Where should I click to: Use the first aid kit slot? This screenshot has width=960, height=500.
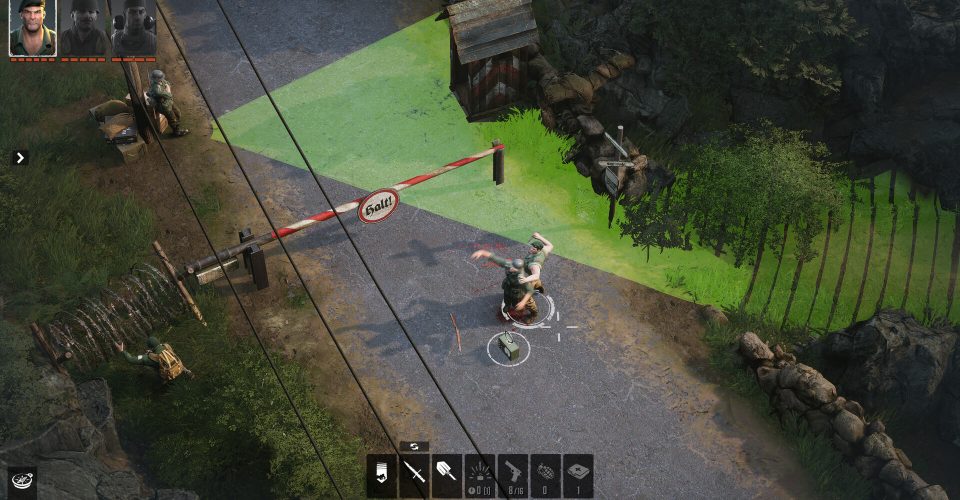click(578, 475)
